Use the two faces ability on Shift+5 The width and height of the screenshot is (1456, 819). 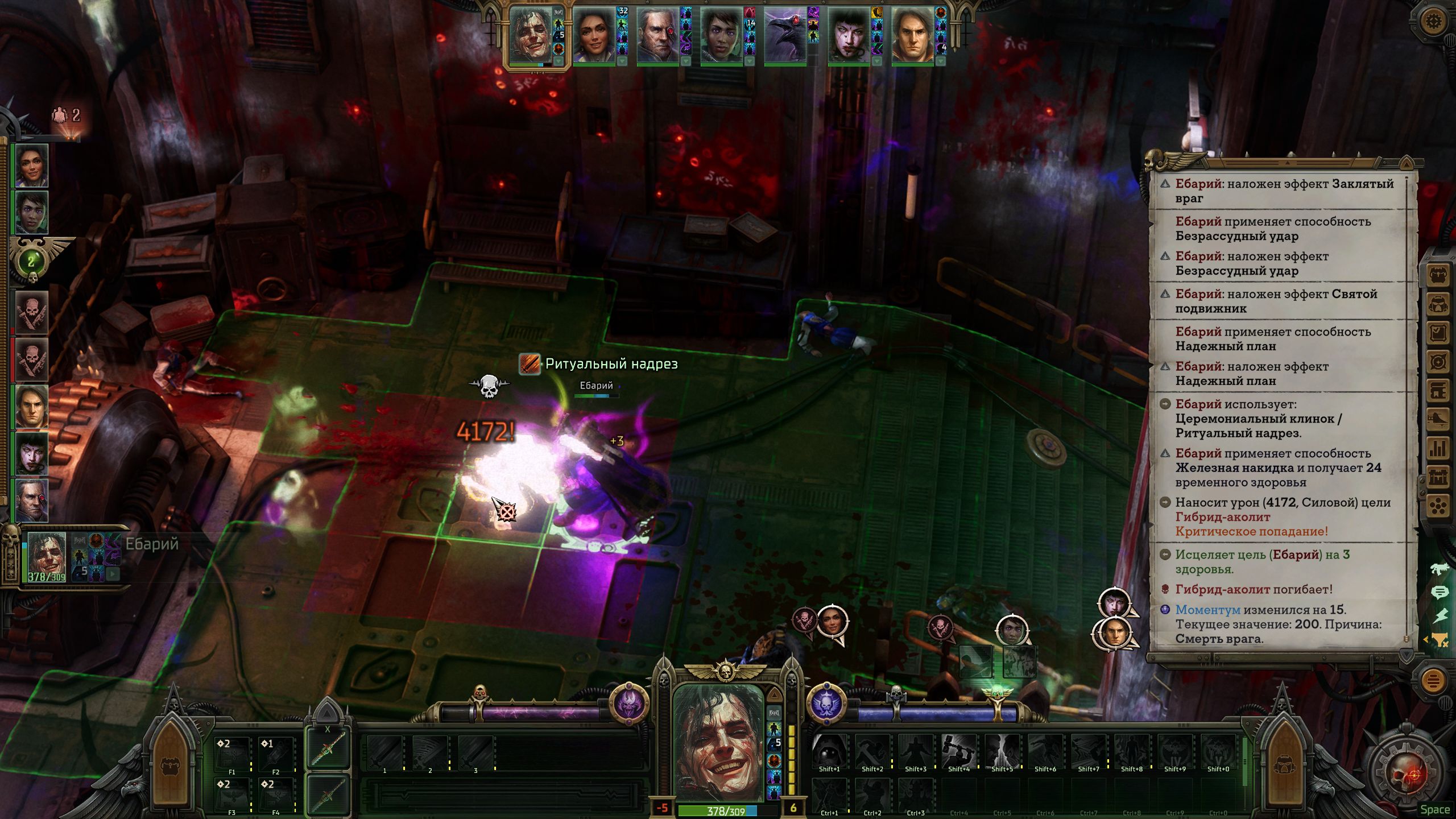click(1002, 750)
